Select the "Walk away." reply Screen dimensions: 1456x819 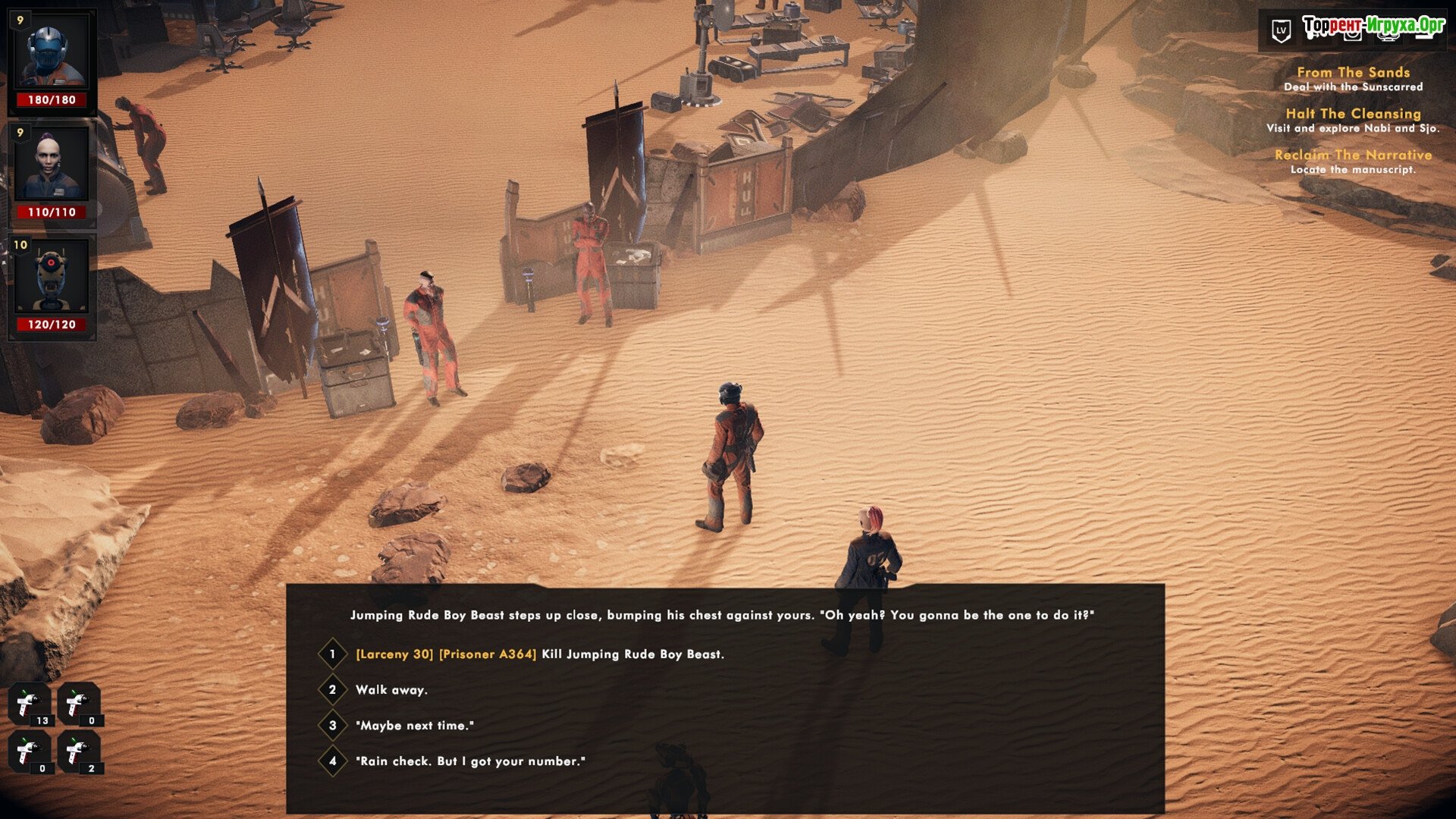point(391,690)
